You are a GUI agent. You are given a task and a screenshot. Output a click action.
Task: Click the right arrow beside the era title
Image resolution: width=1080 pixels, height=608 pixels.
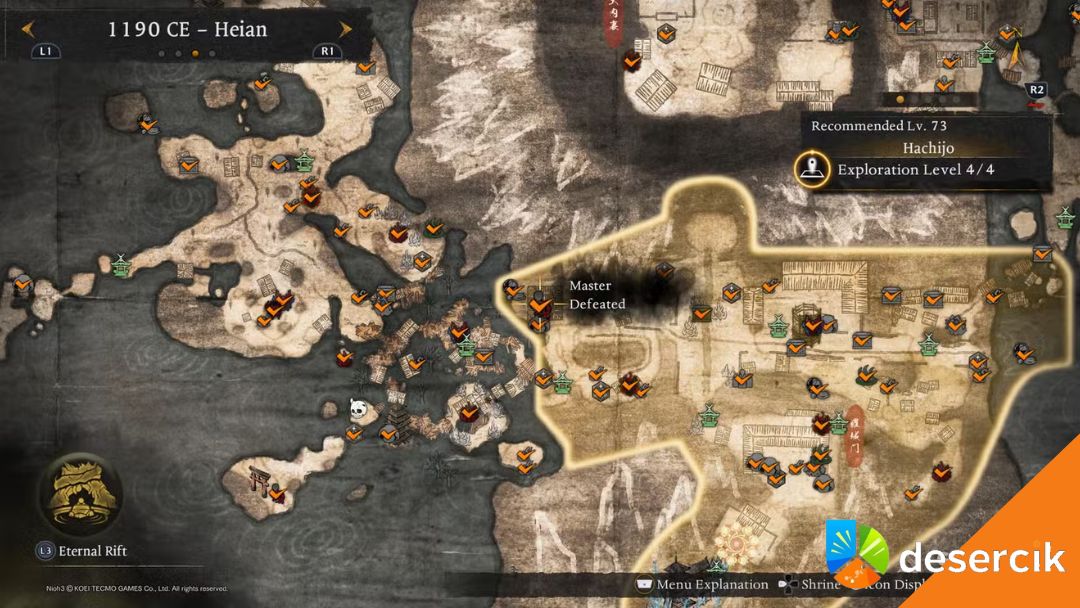[345, 29]
